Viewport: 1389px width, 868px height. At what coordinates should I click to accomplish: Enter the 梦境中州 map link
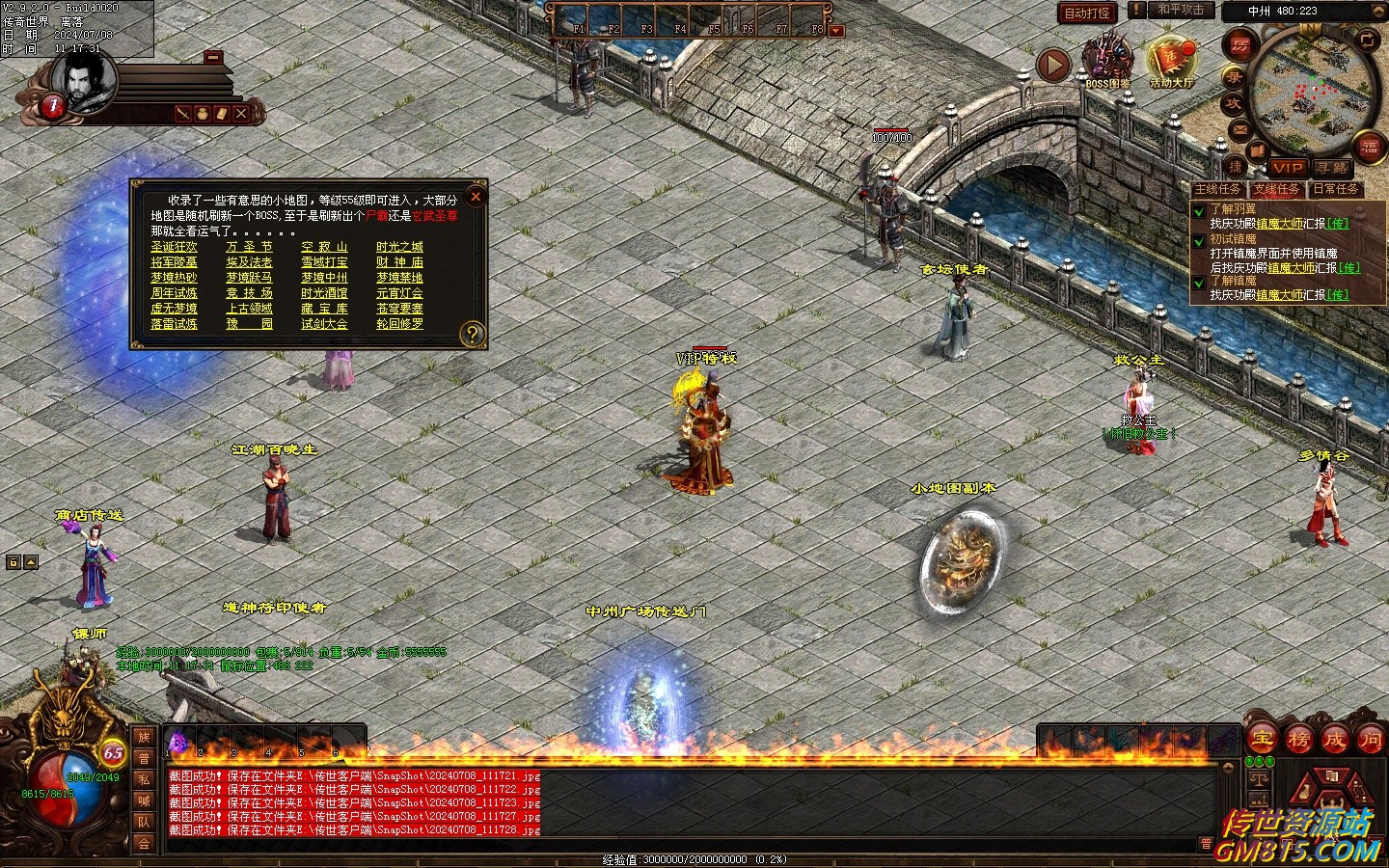point(324,278)
